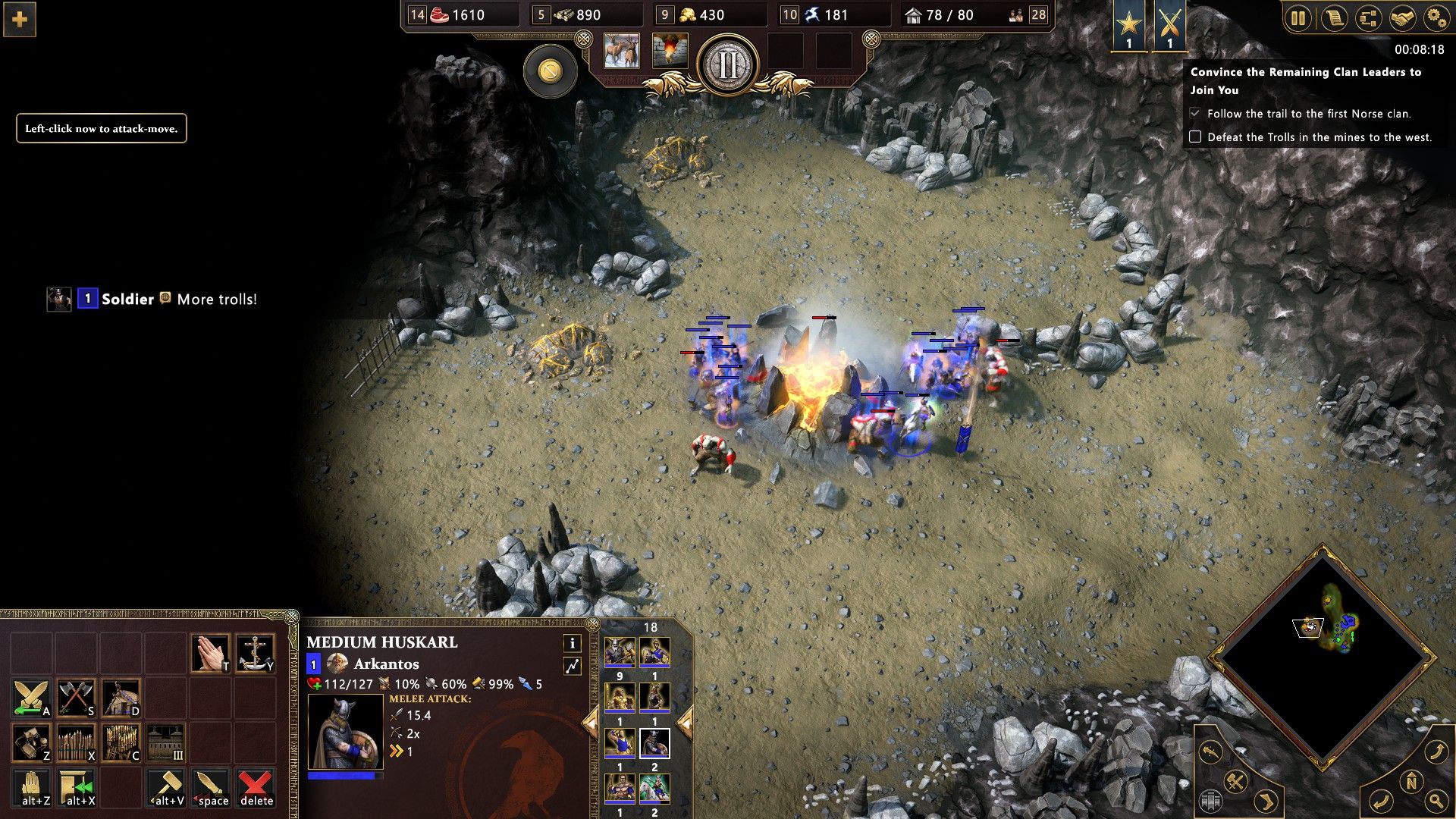
Task: Click the minimap magnifying glass button
Action: (1436, 800)
